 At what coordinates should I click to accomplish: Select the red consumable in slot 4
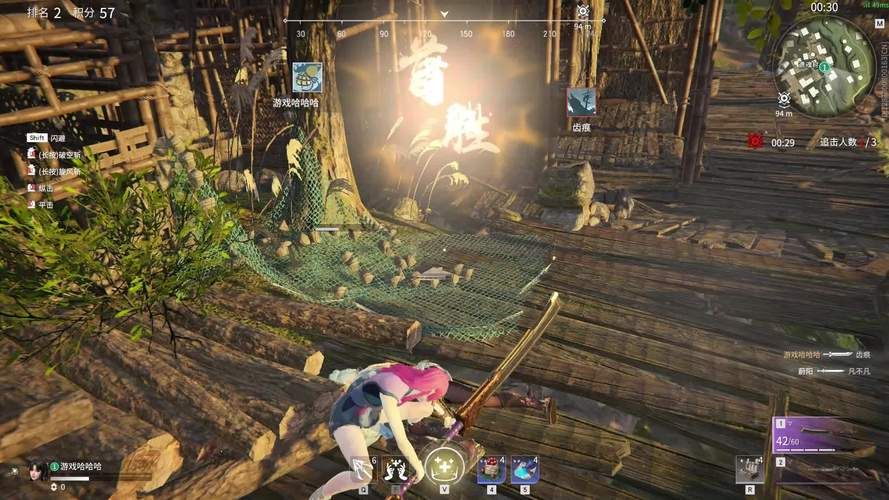[x=491, y=468]
